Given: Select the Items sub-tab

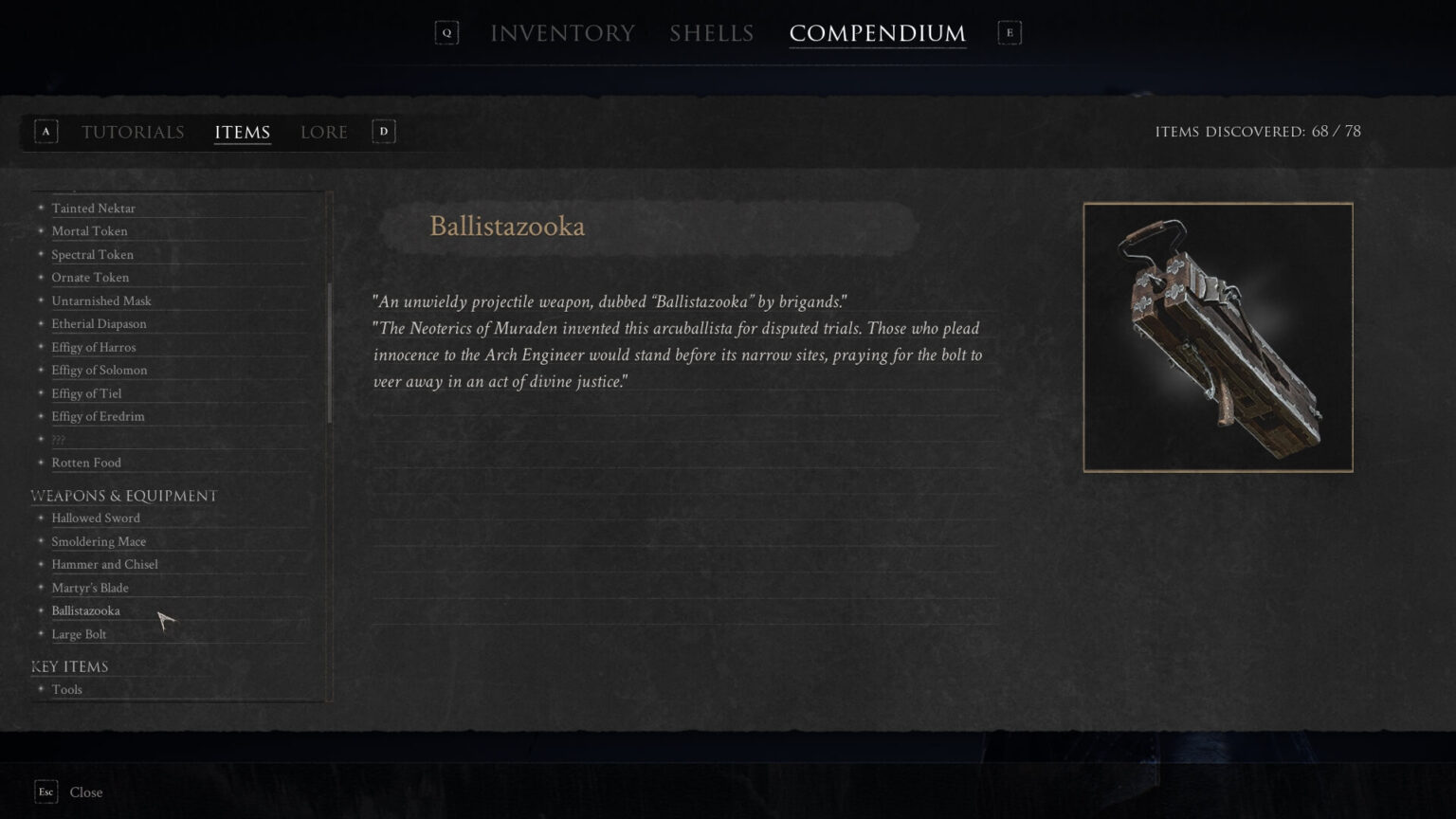Looking at the screenshot, I should pos(242,132).
